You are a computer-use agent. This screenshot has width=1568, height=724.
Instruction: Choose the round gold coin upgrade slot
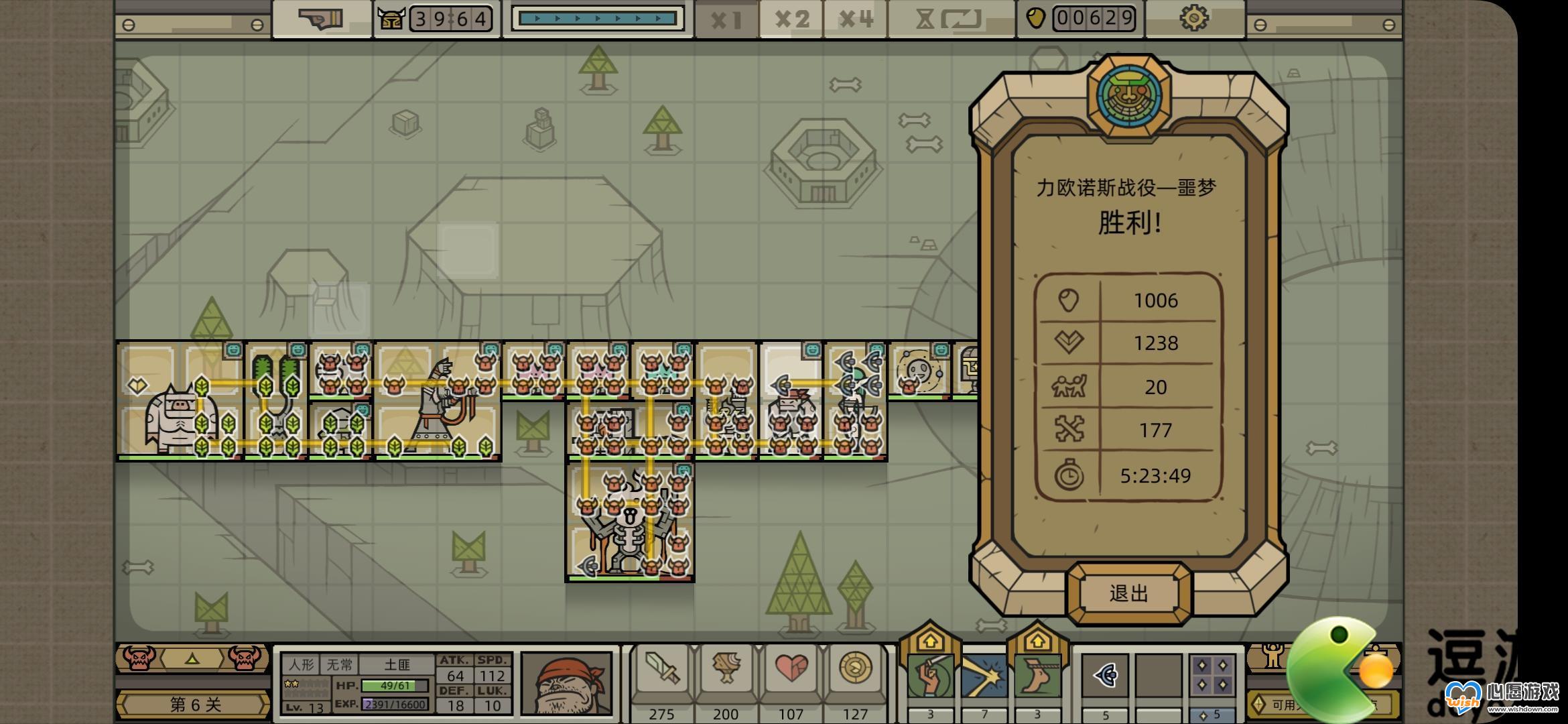coord(856,670)
